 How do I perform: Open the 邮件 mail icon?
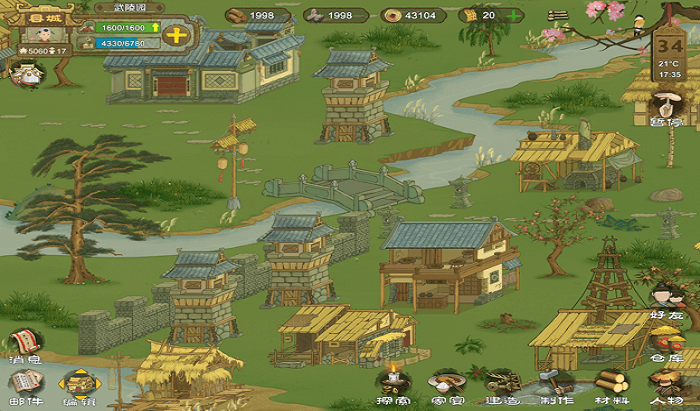click(25, 385)
